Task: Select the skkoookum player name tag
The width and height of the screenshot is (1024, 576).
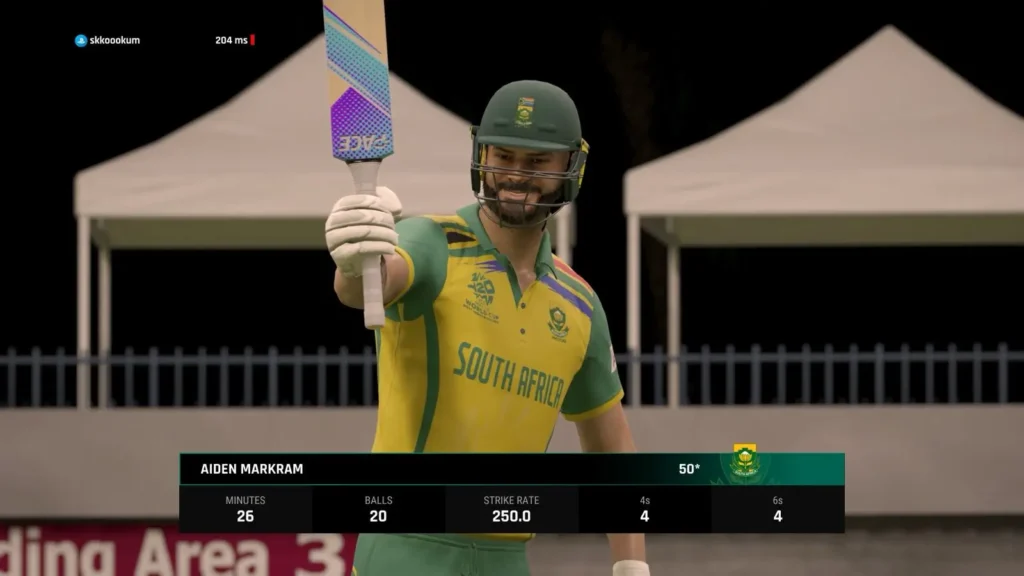Action: (x=108, y=40)
